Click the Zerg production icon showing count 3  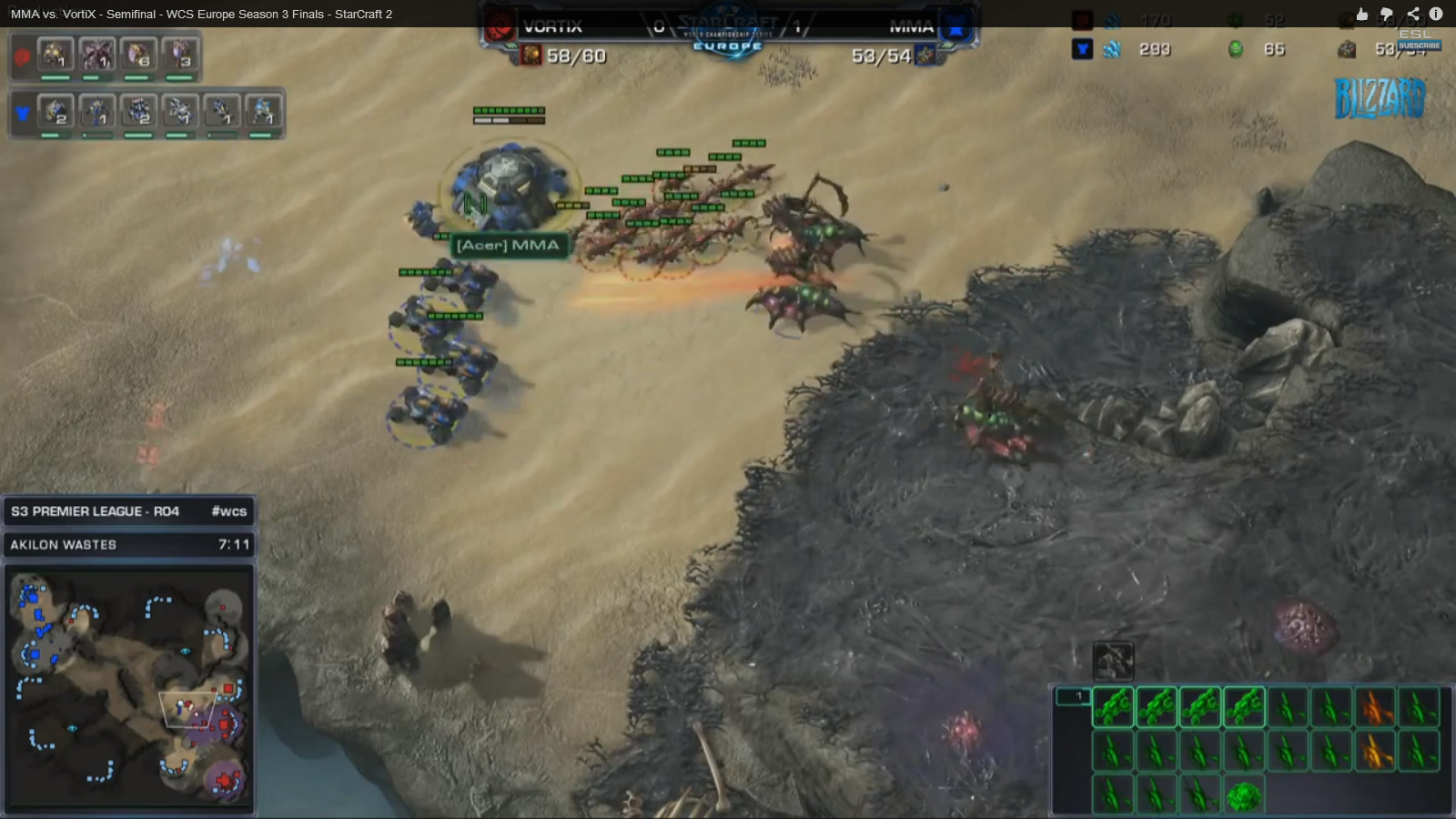(x=180, y=56)
